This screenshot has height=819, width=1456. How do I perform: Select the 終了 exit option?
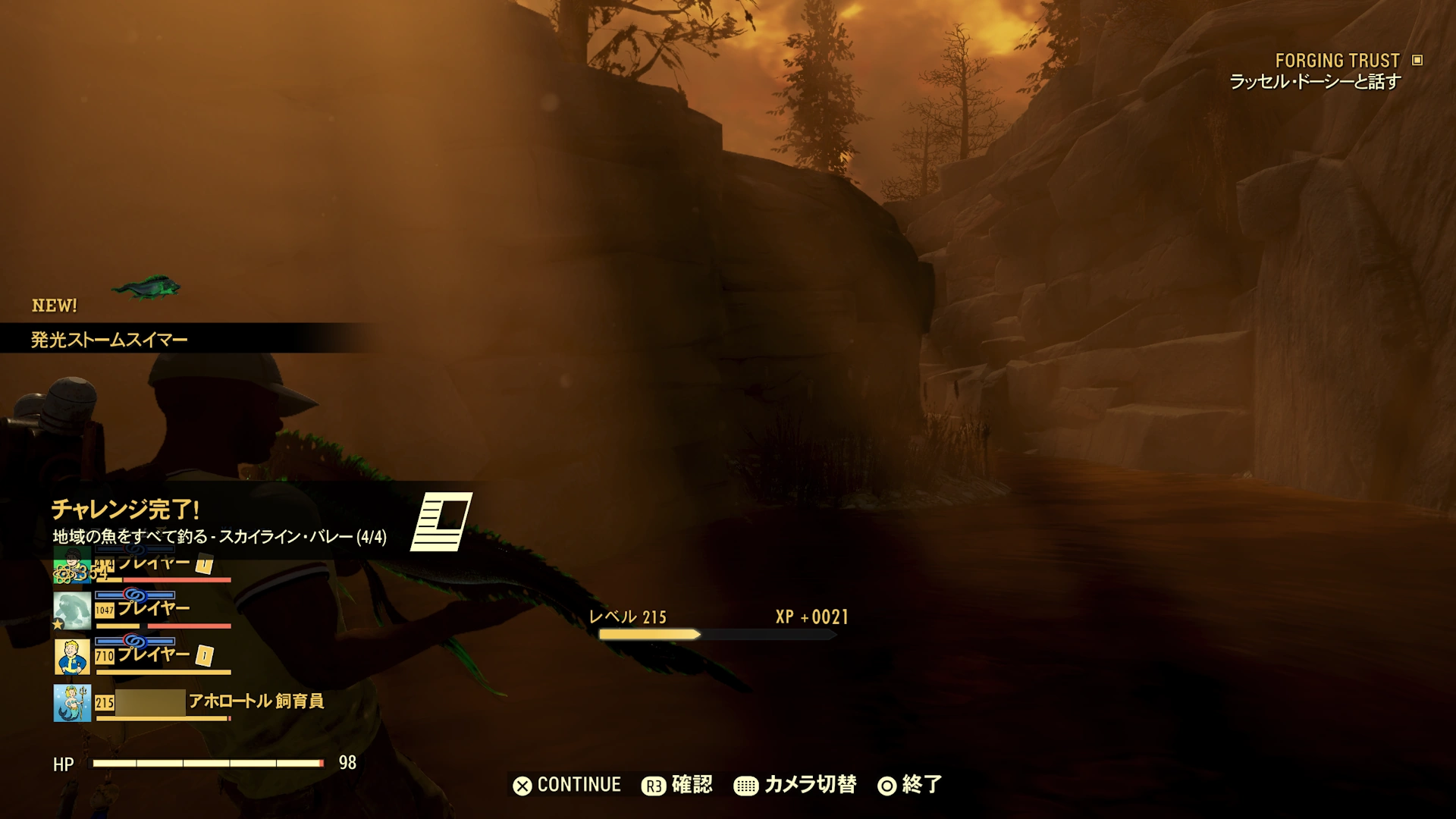921,785
